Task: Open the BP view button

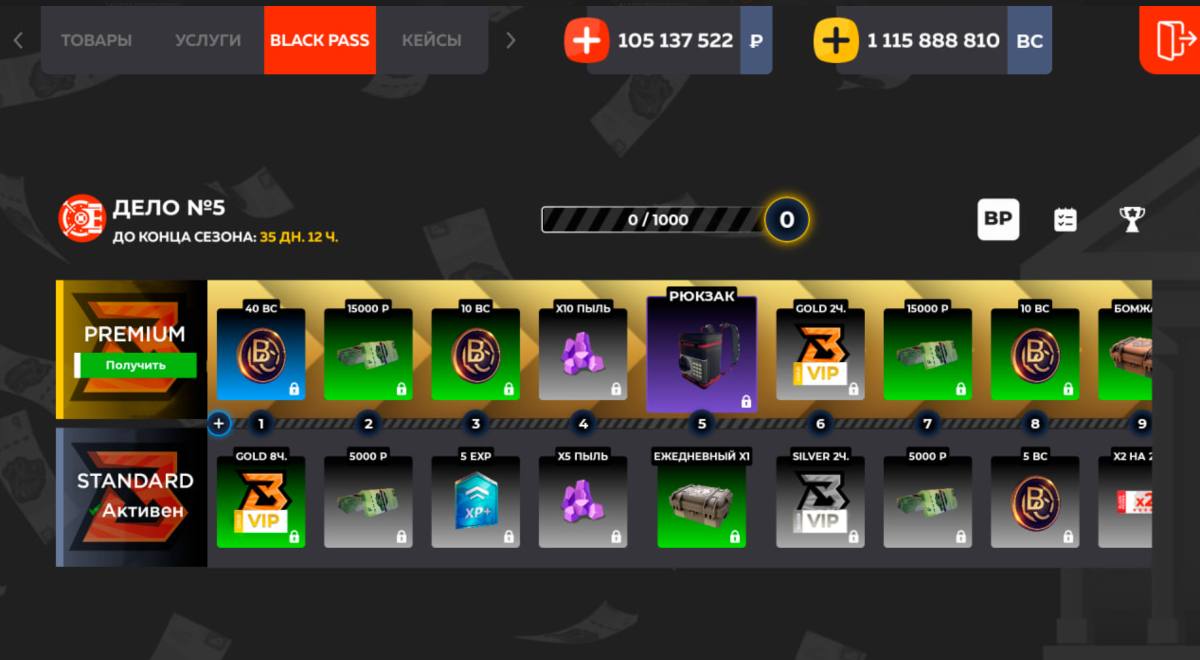Action: click(998, 219)
